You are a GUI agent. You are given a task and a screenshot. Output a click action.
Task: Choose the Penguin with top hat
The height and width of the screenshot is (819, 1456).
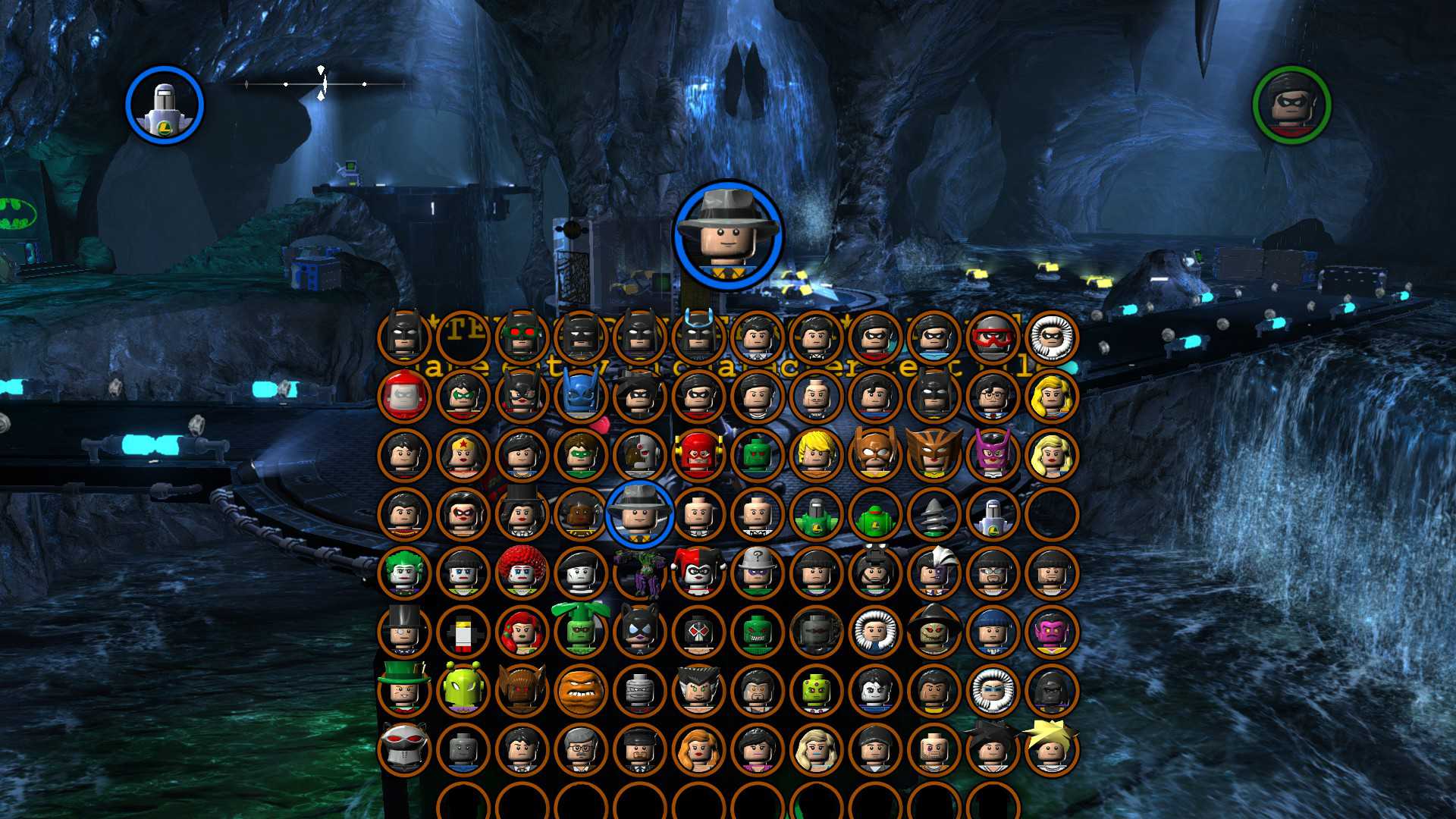403,631
